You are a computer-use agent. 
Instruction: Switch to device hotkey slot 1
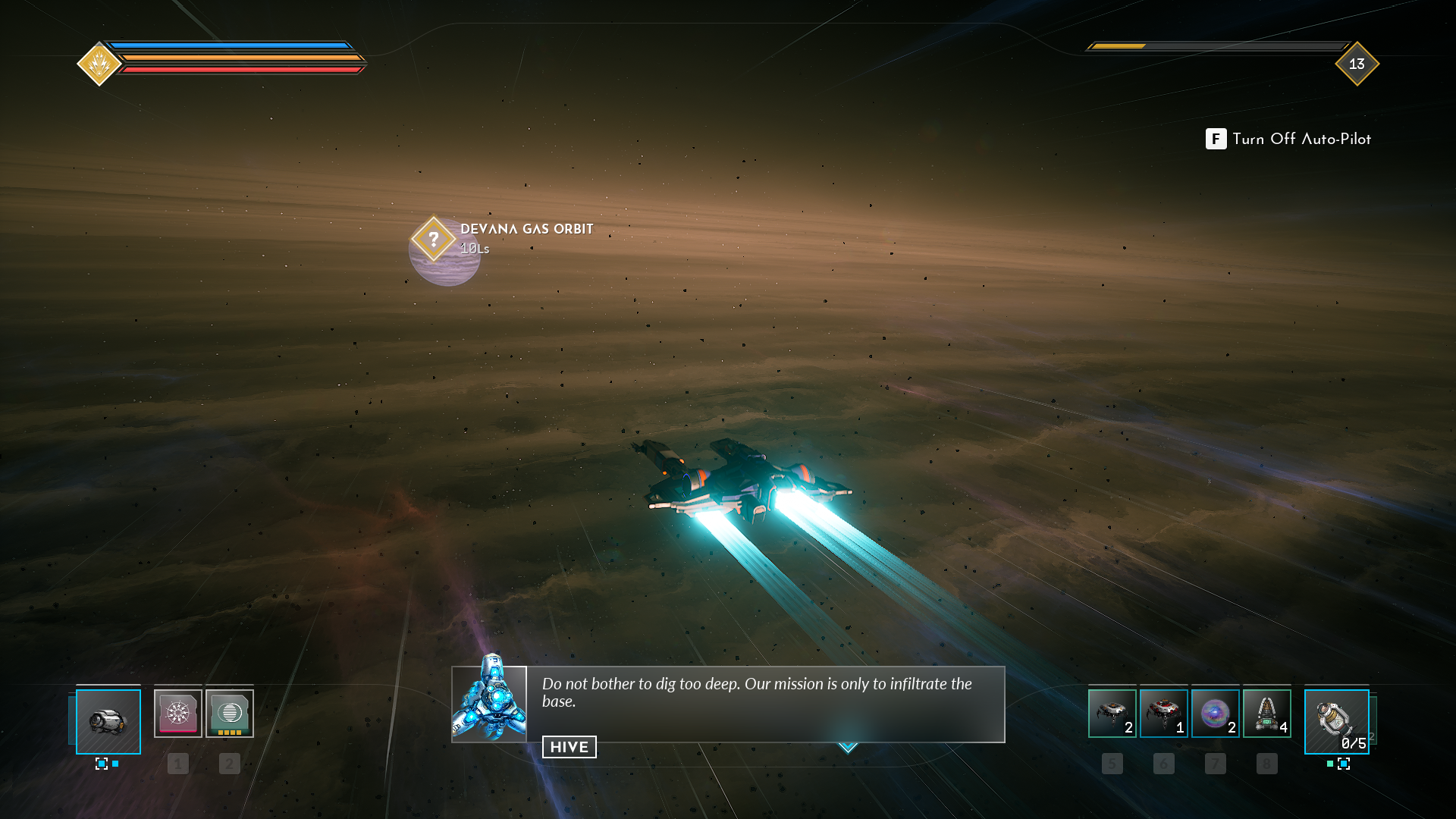[178, 764]
